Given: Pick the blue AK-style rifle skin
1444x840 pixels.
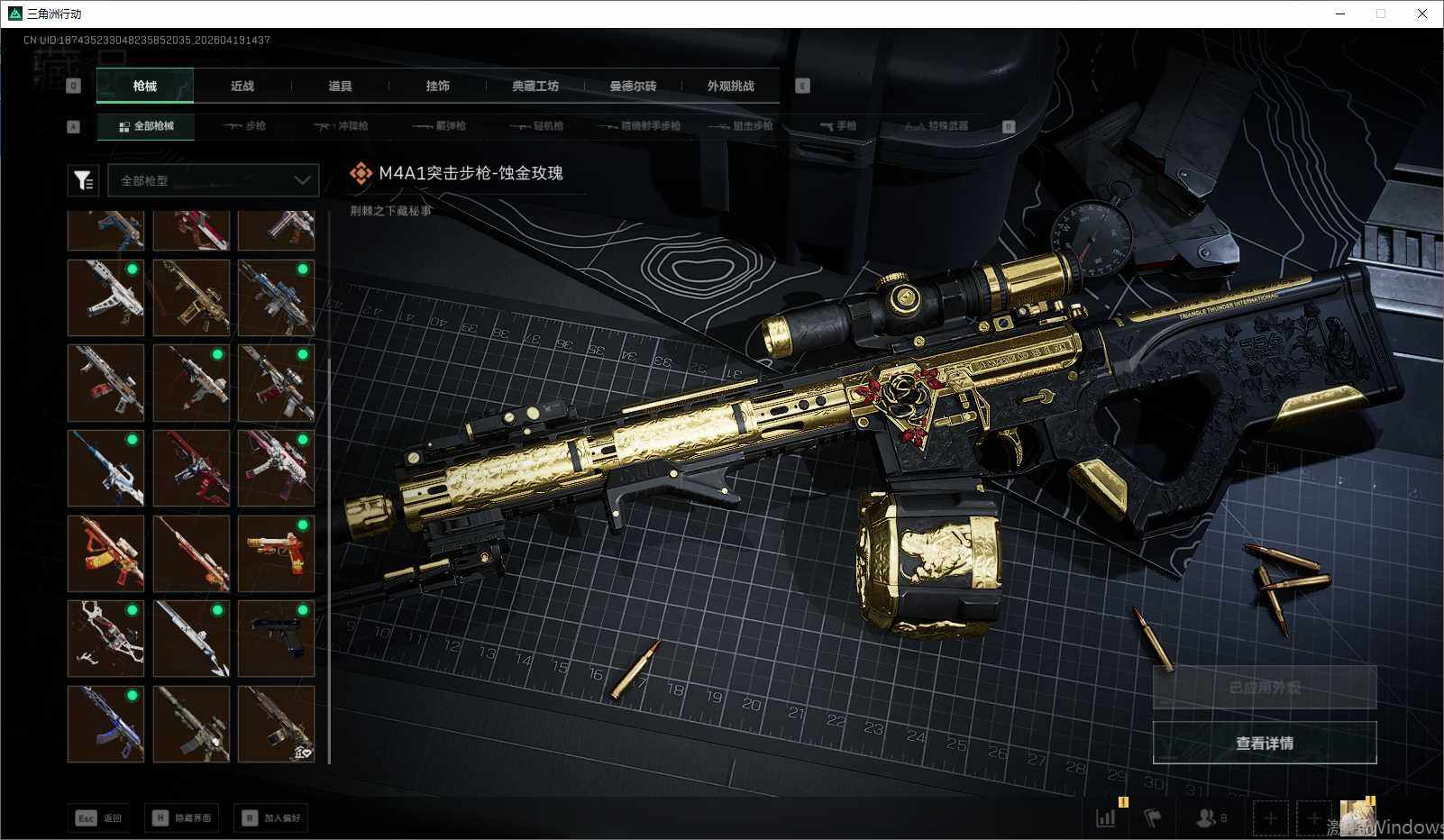Looking at the screenshot, I should tap(105, 724).
